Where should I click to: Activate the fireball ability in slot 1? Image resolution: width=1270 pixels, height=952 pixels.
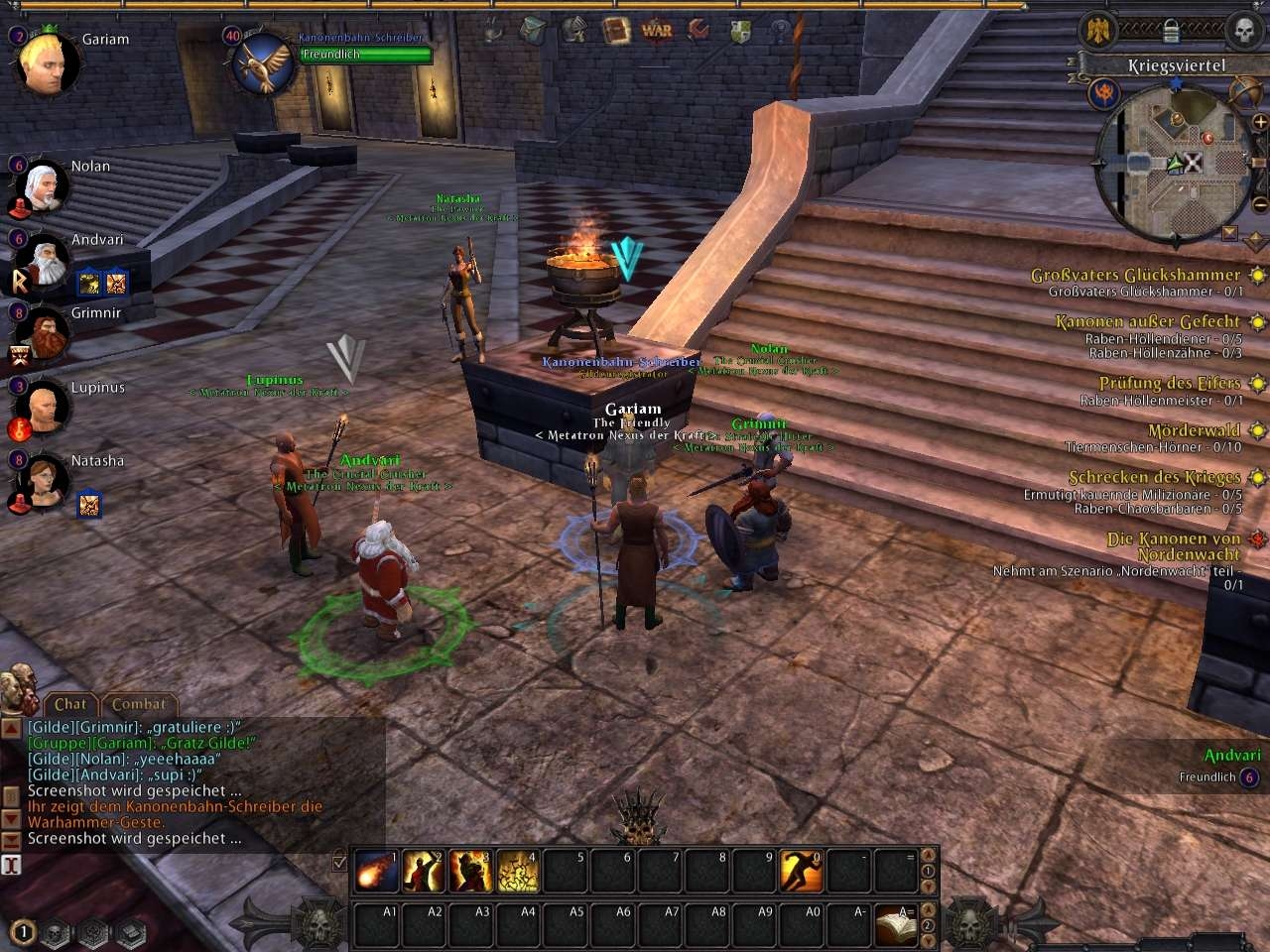(x=377, y=872)
